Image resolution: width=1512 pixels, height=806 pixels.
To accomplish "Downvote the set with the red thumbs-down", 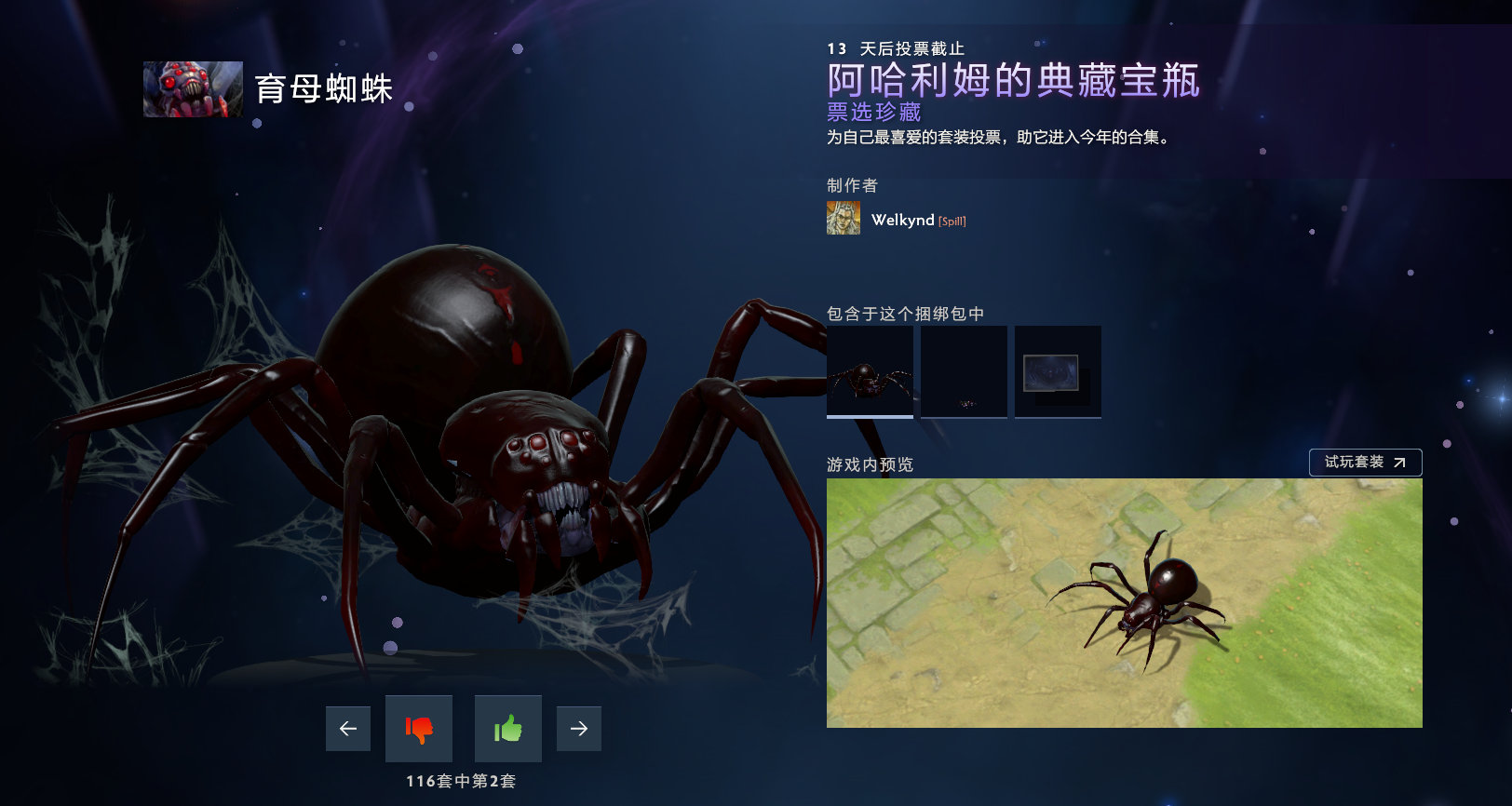I will (x=418, y=729).
